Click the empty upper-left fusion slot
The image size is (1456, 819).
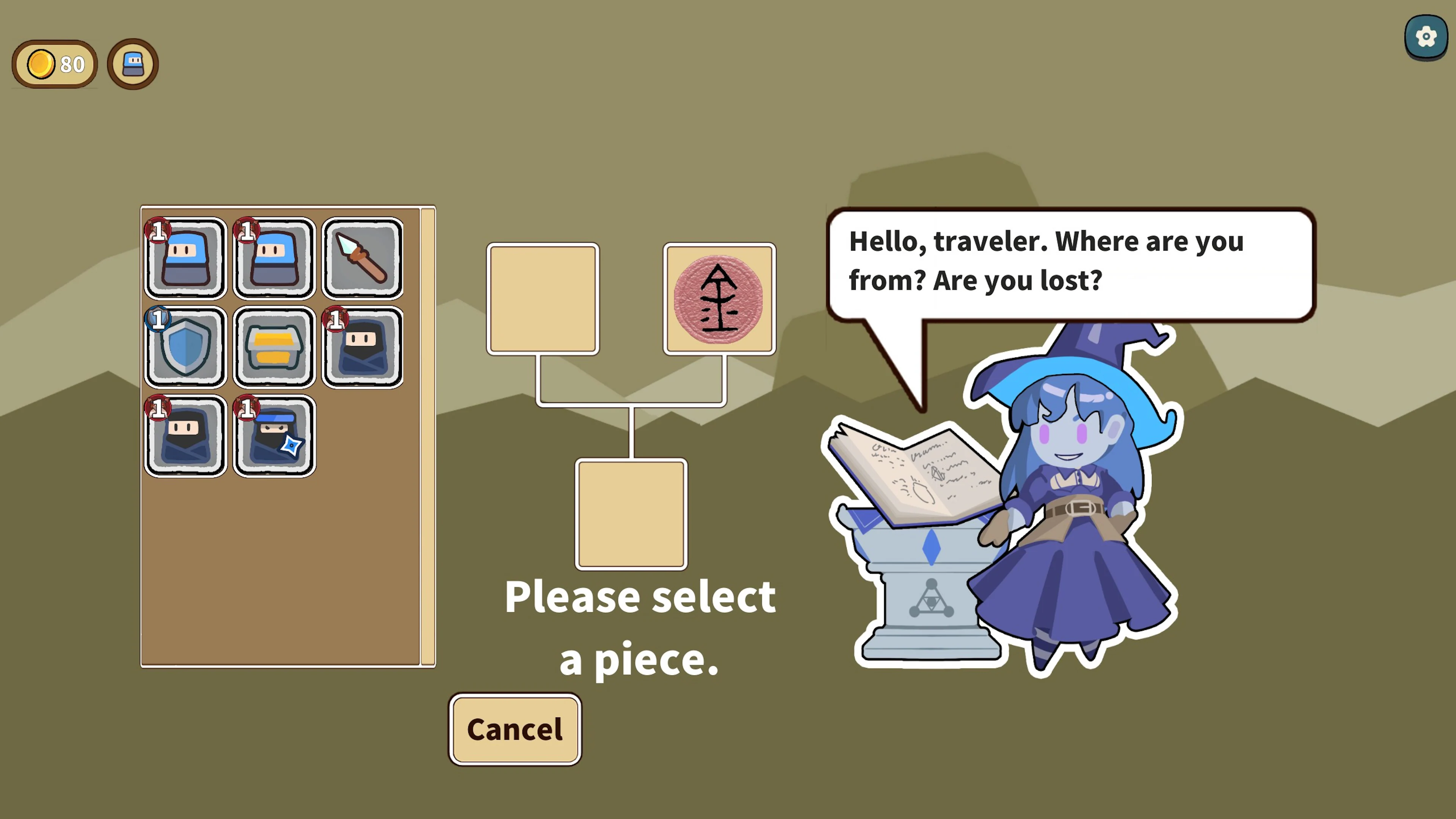[x=543, y=298]
